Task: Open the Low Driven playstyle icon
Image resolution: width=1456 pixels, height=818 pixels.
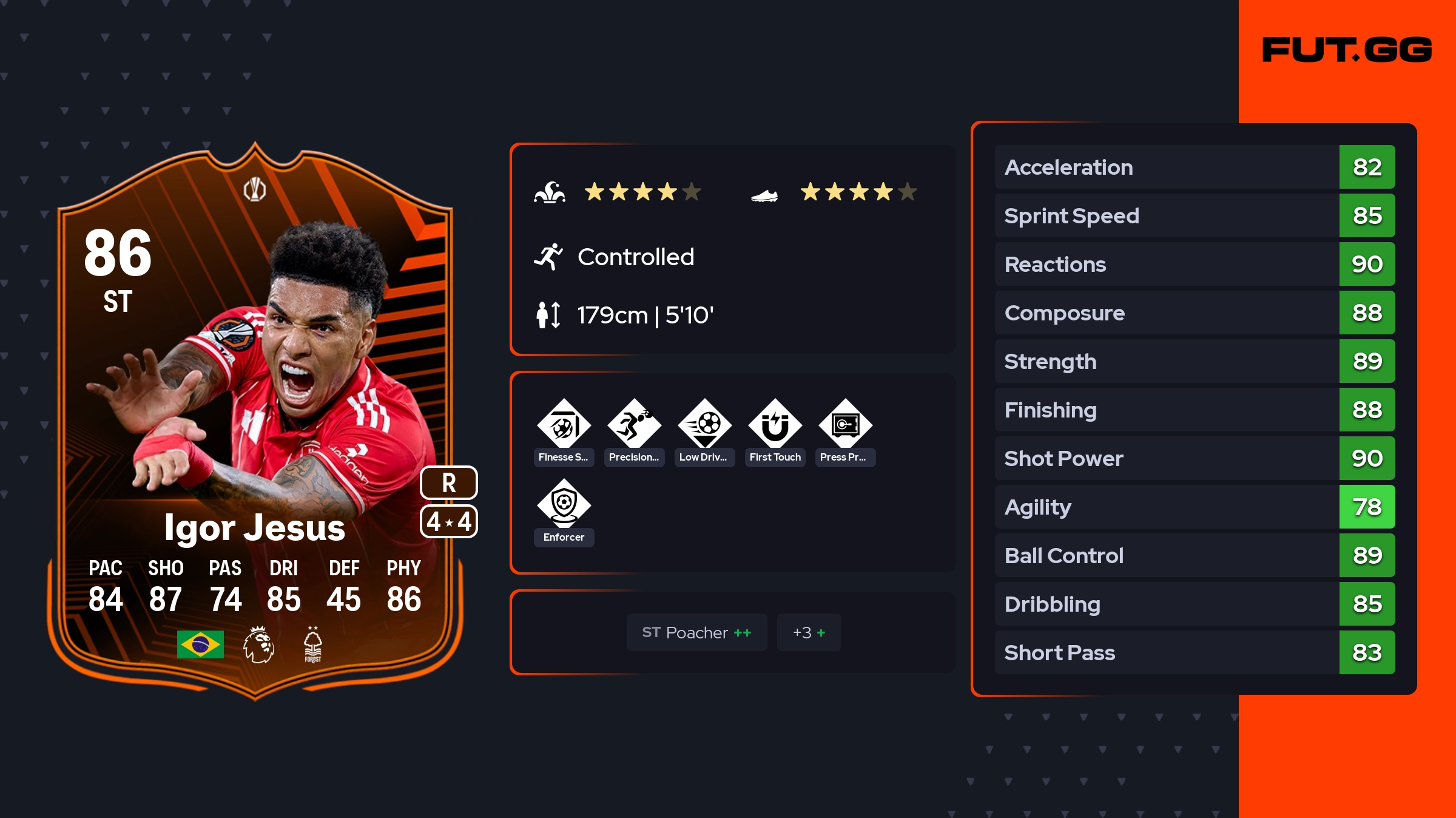Action: [x=704, y=425]
